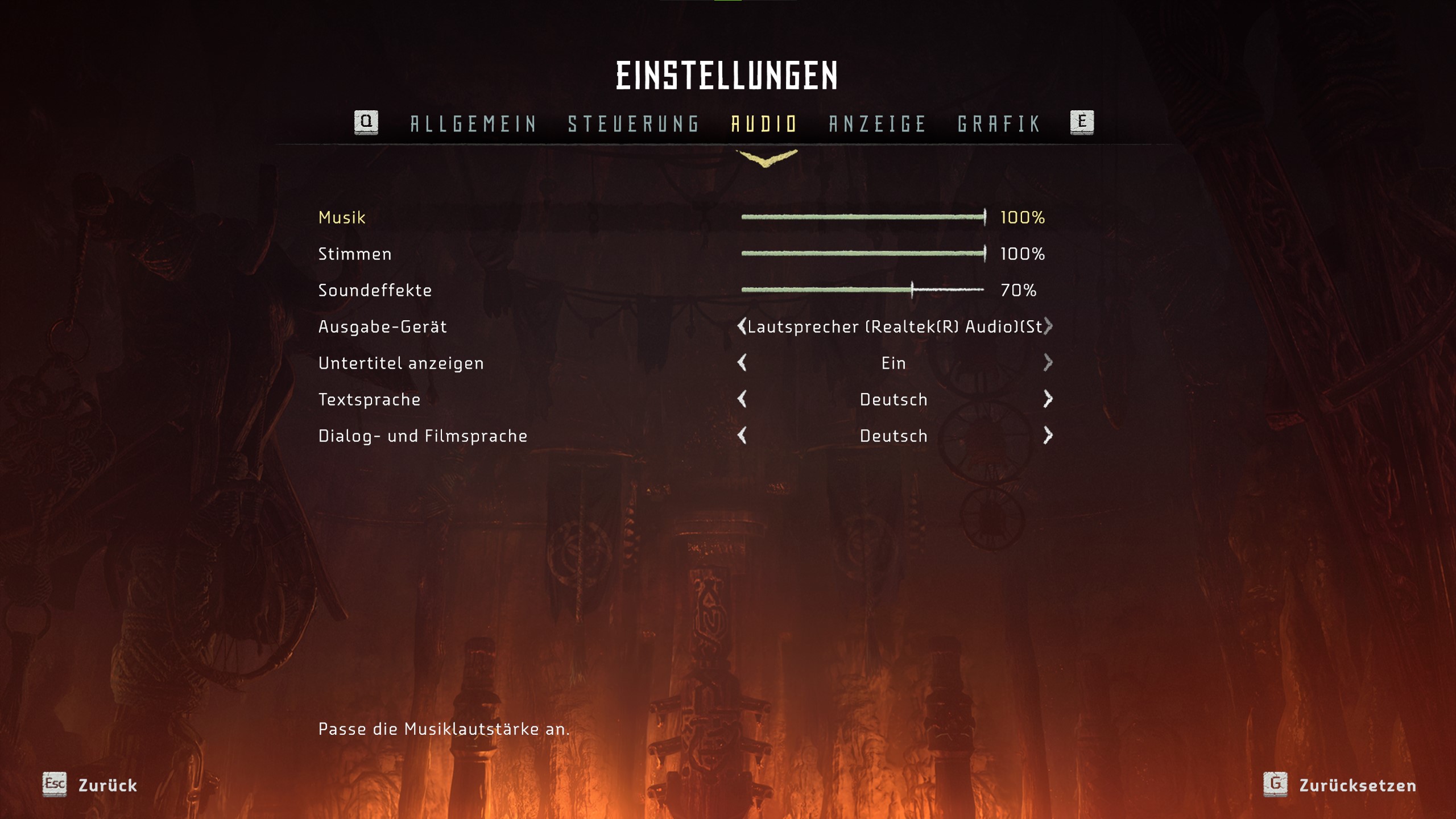Reset settings with Zurücksetzen
Image resolution: width=1456 pixels, height=819 pixels.
coord(1341,785)
